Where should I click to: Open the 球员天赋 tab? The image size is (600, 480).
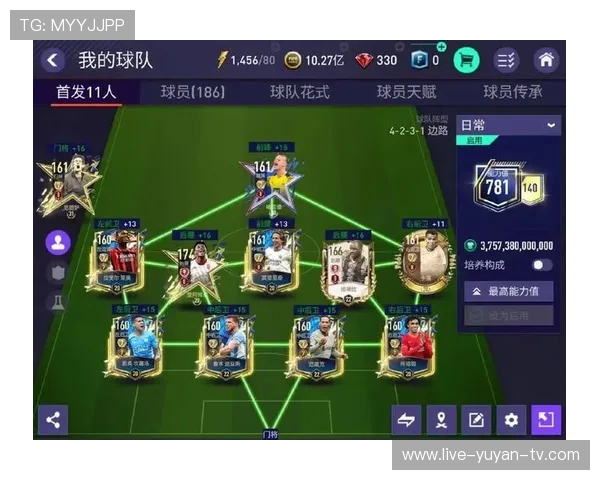point(406,92)
